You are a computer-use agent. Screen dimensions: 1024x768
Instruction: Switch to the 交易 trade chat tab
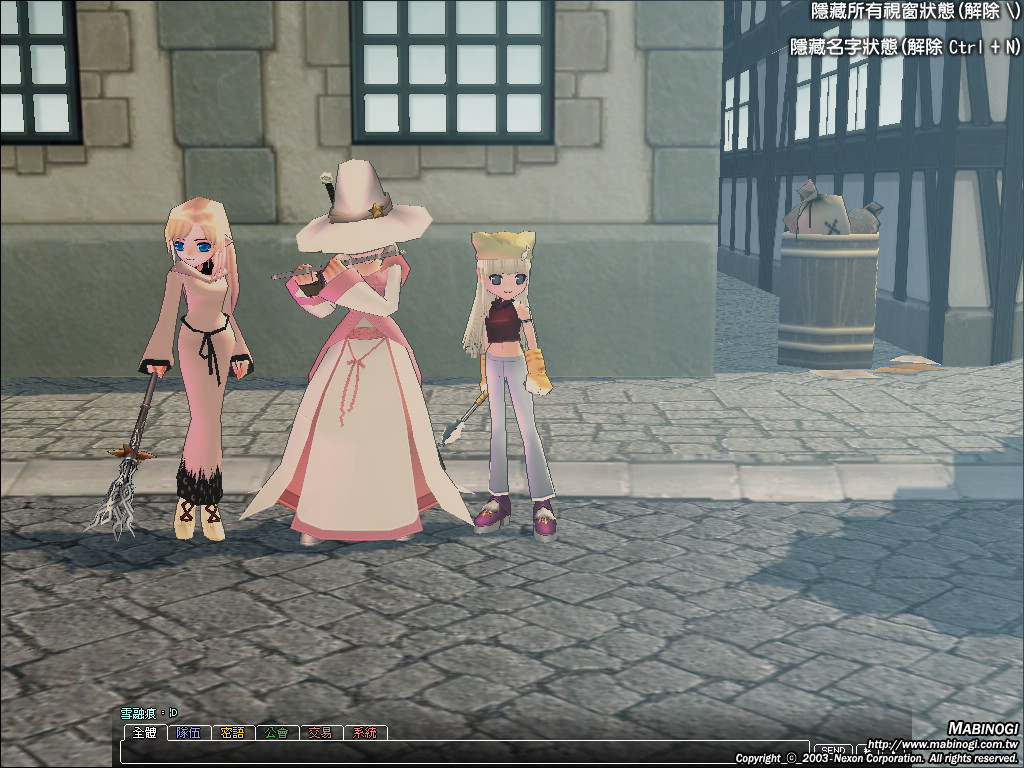pos(320,733)
